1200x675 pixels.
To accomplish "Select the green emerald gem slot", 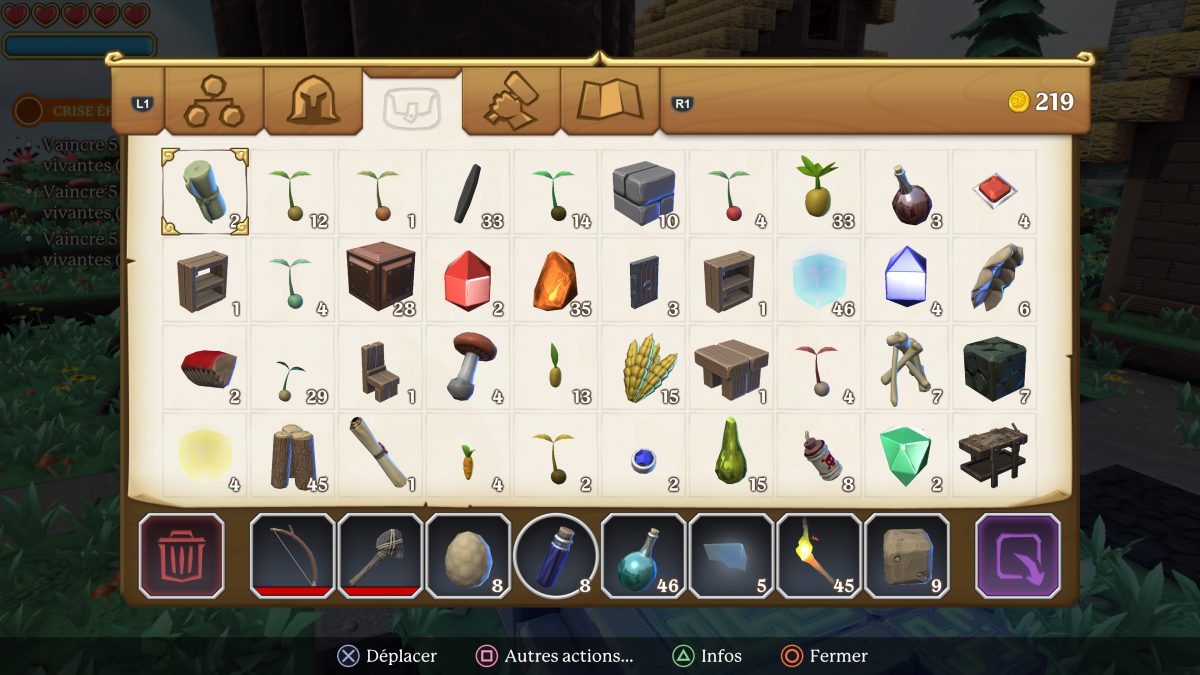I will [906, 455].
